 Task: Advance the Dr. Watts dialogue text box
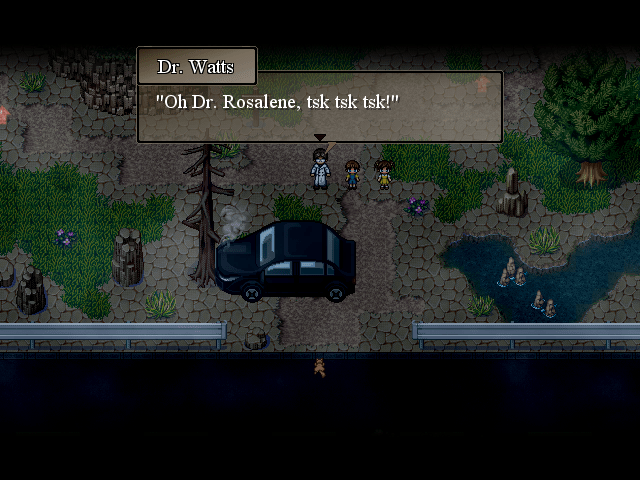pyautogui.click(x=319, y=112)
